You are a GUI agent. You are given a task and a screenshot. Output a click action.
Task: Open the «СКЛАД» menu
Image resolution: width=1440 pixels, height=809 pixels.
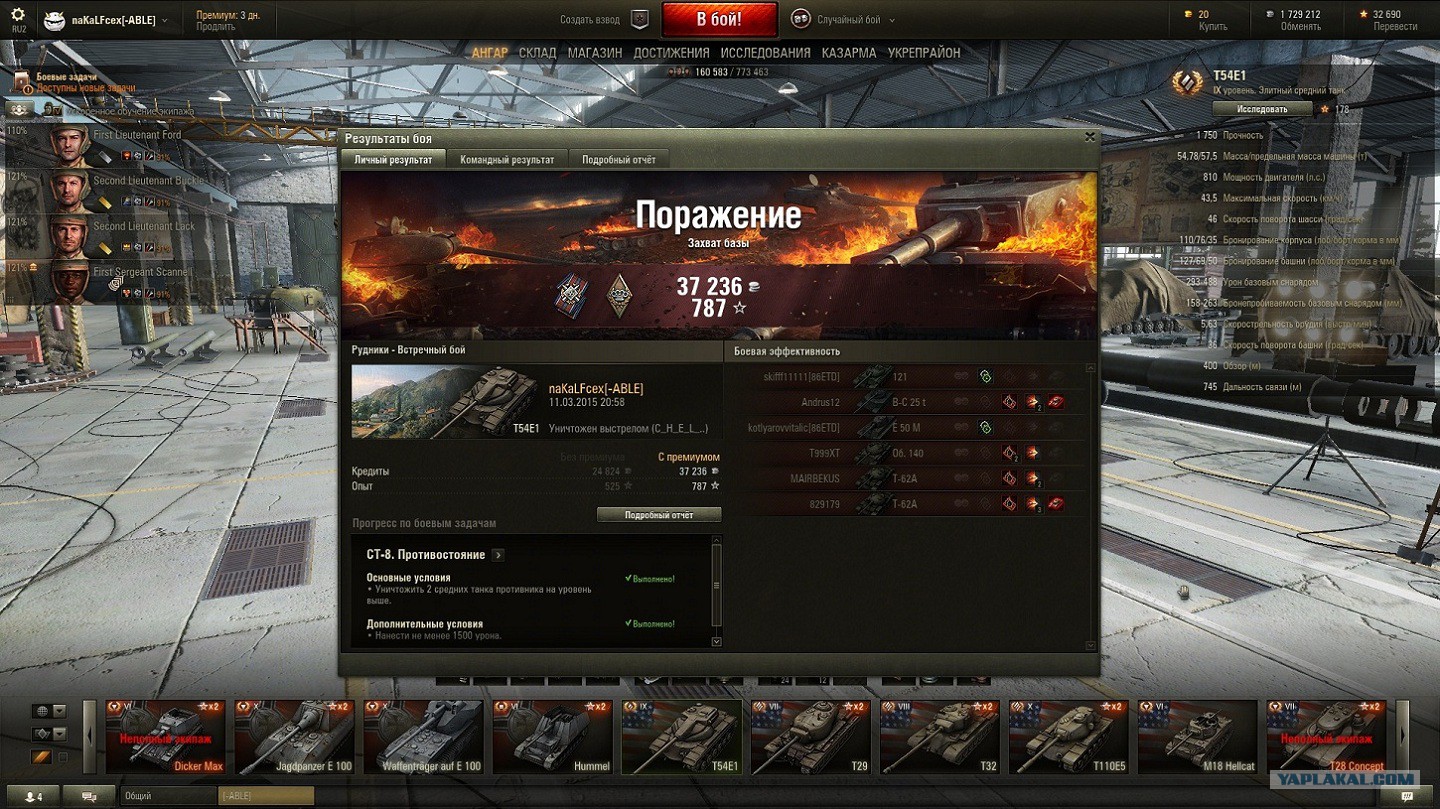(537, 53)
